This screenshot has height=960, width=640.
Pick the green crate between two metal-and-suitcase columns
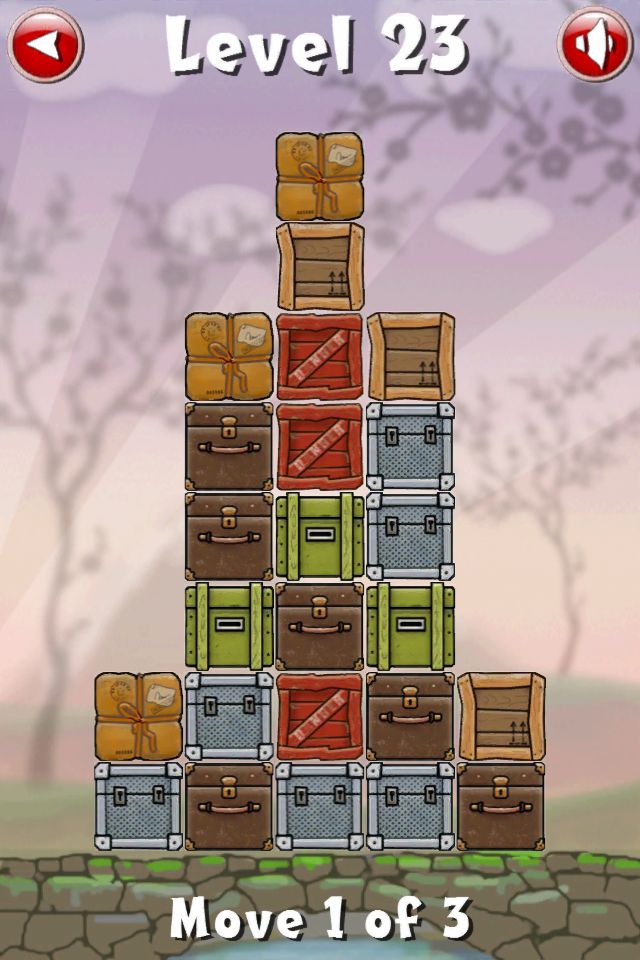point(320,536)
